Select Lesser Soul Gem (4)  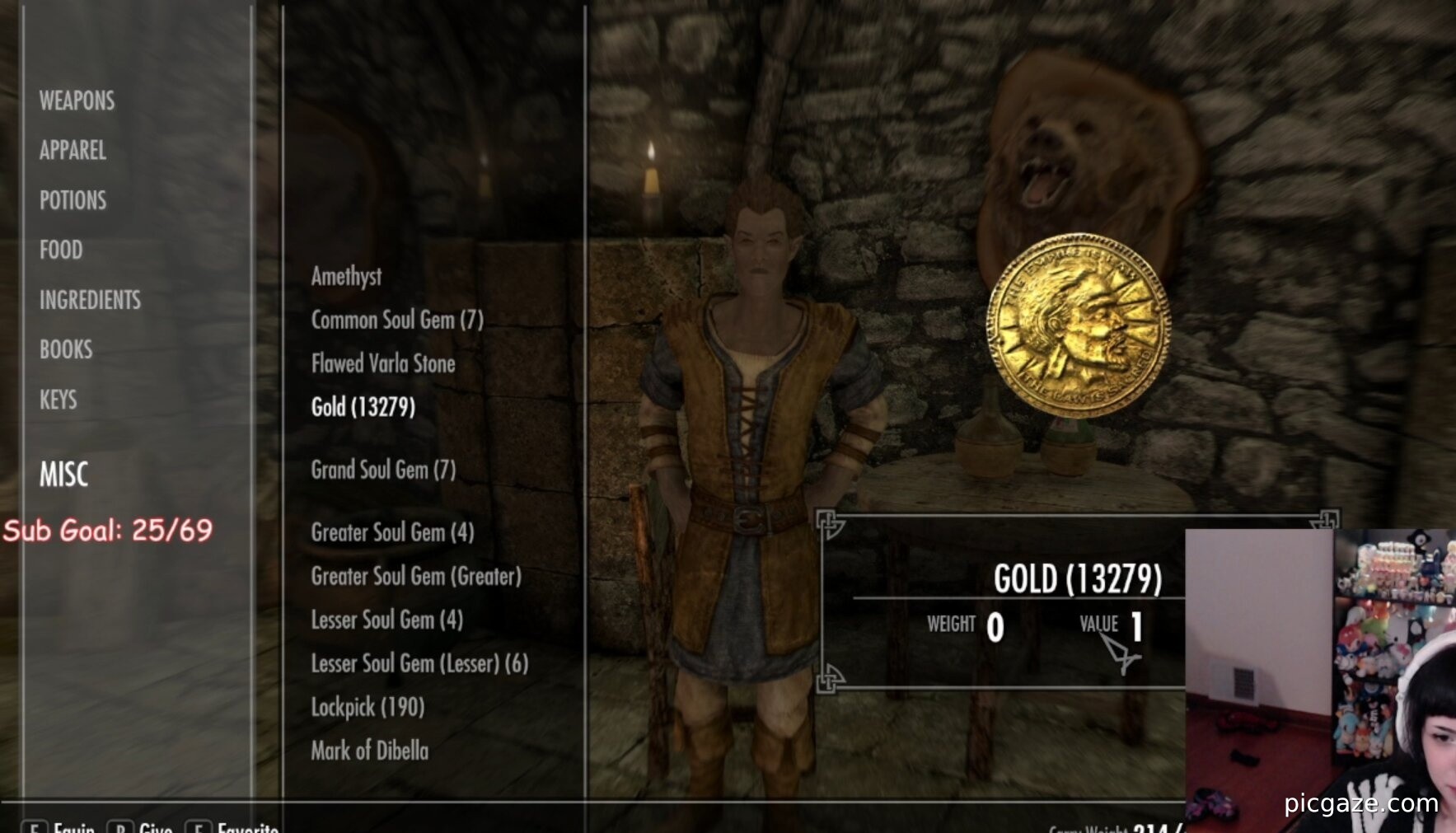[x=386, y=620]
